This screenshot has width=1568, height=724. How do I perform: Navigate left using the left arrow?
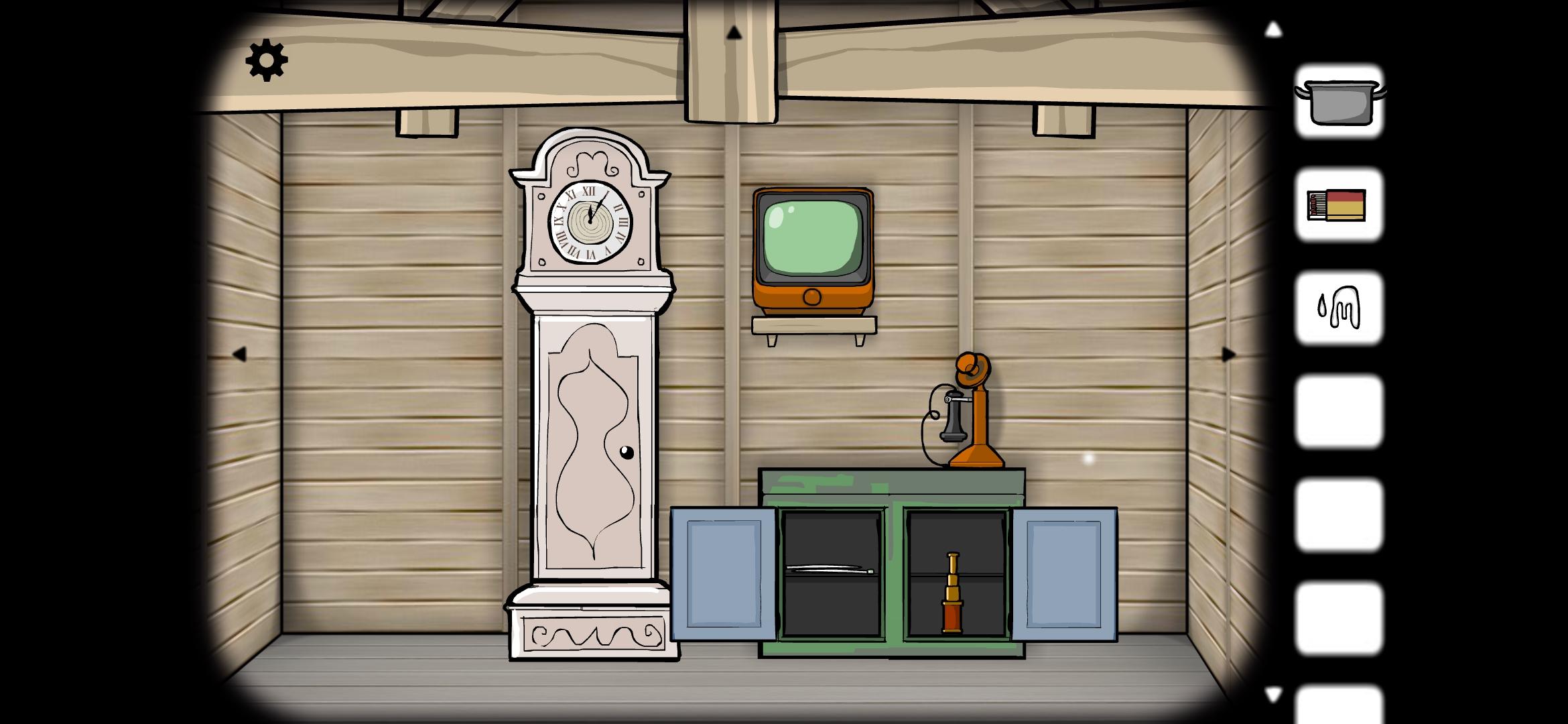(x=239, y=354)
